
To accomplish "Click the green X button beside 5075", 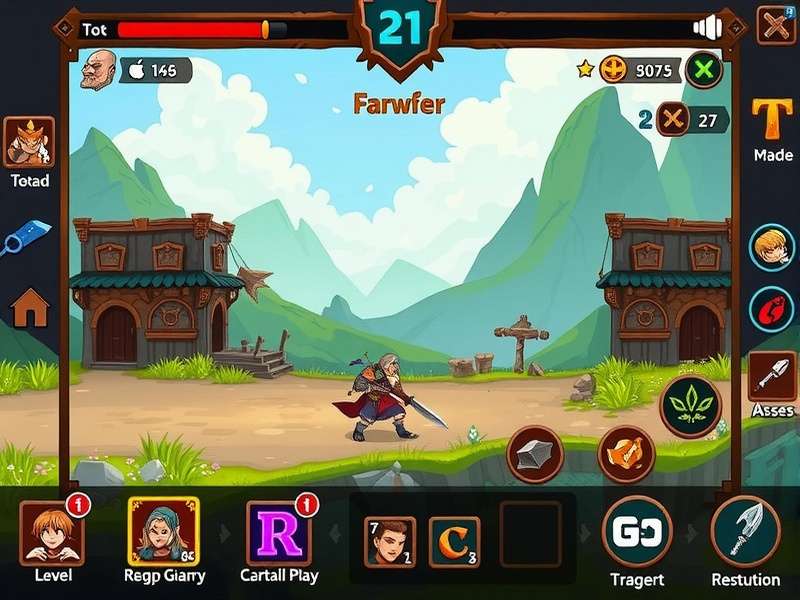I will coord(706,69).
